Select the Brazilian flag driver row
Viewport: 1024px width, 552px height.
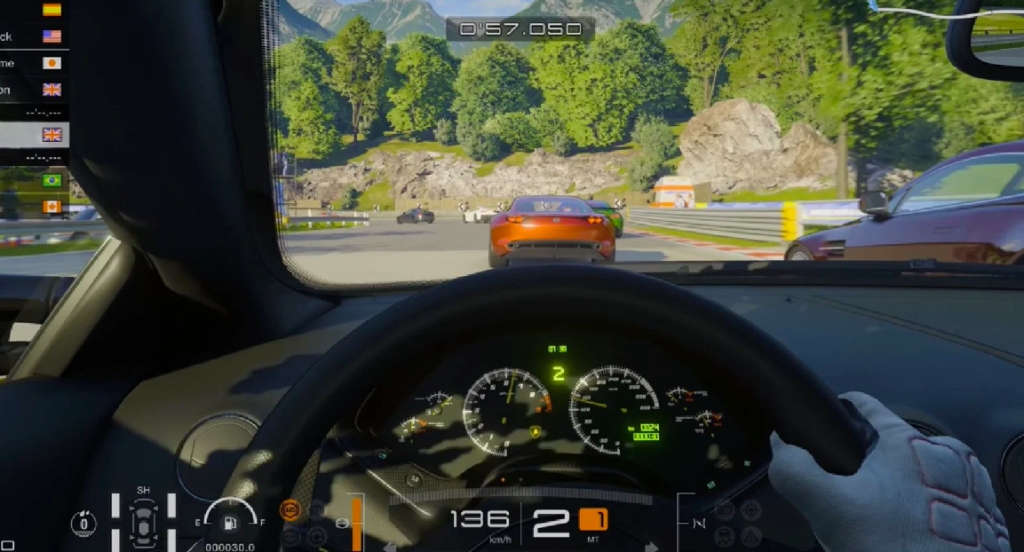34,180
